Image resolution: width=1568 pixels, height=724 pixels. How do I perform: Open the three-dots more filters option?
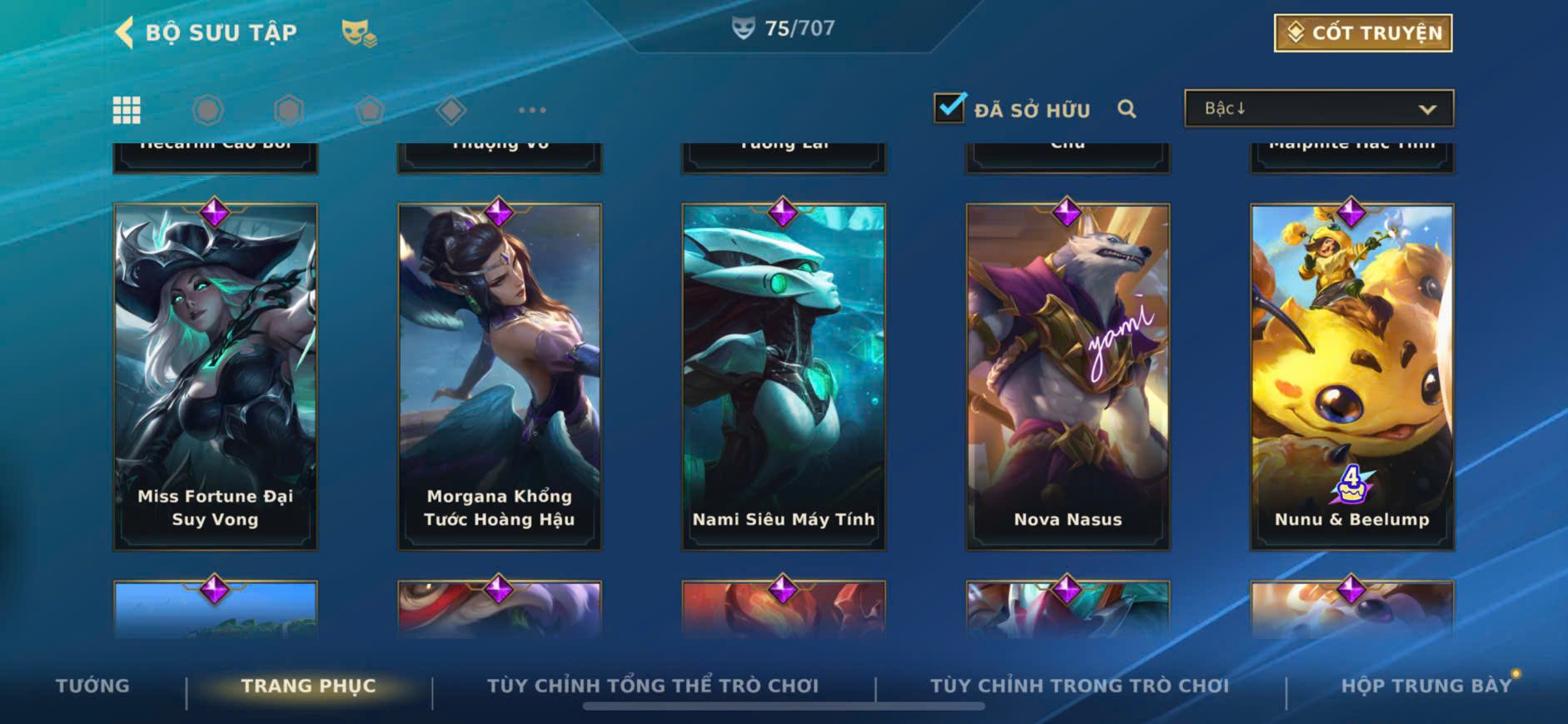(532, 110)
